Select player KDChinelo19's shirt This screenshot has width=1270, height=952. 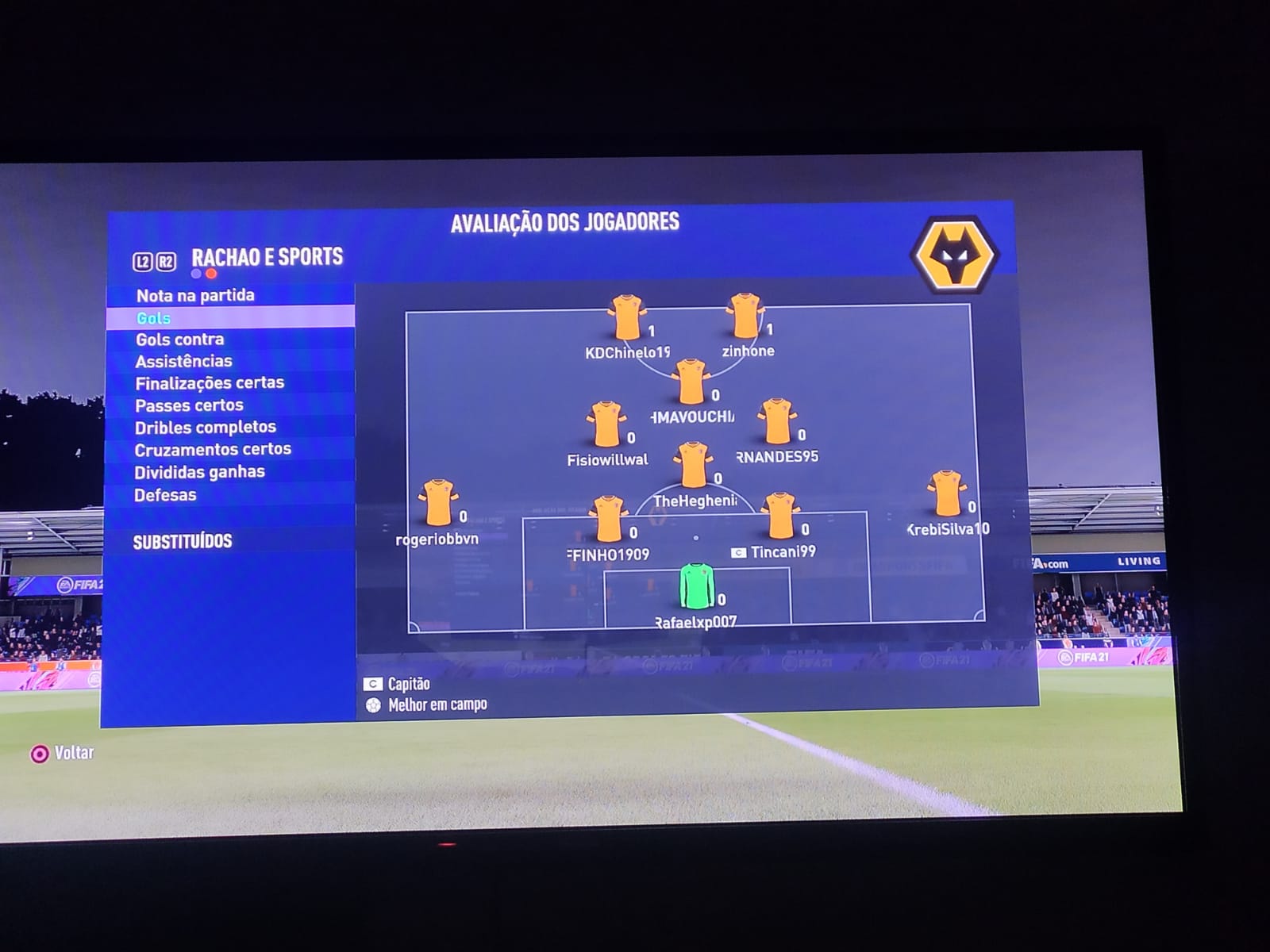[x=626, y=318]
